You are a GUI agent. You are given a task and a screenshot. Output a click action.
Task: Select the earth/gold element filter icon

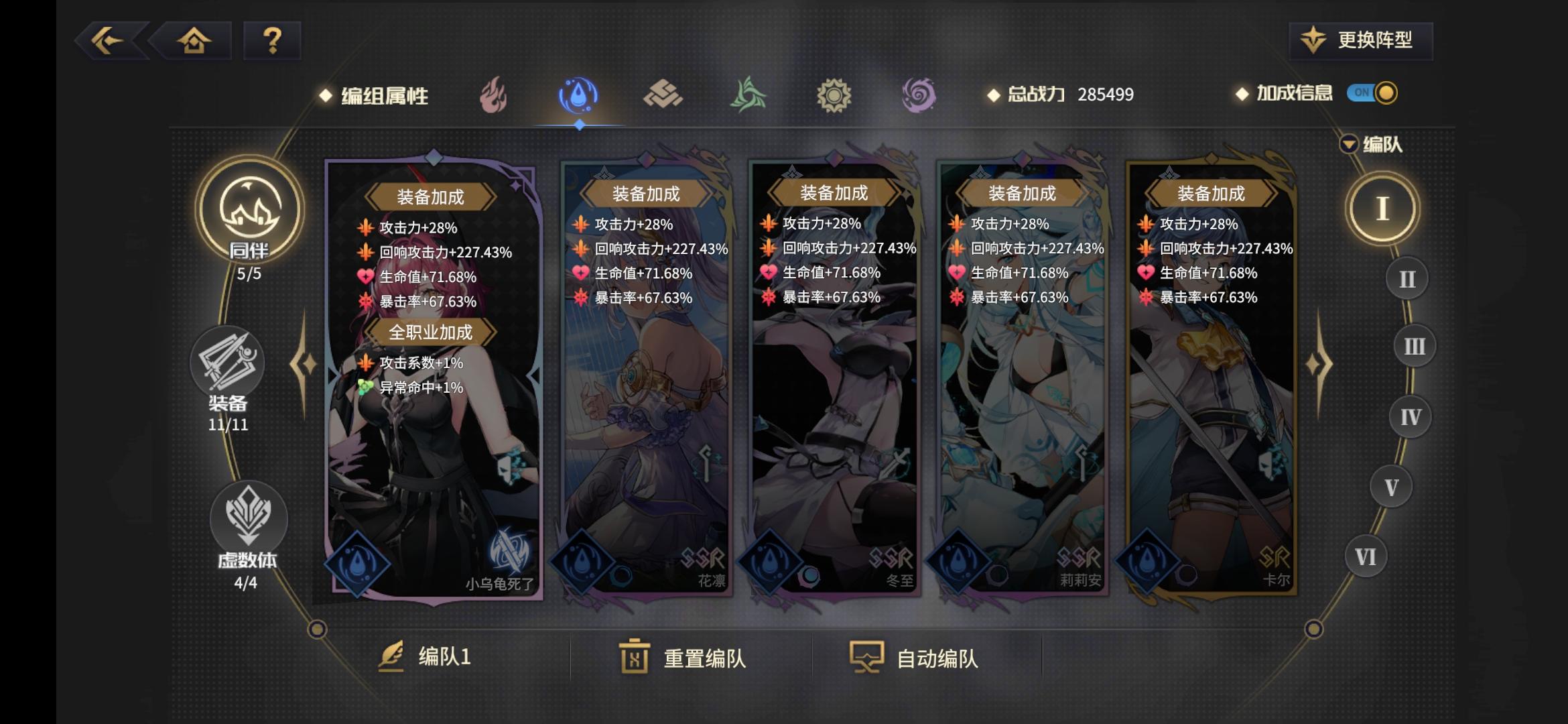(664, 96)
